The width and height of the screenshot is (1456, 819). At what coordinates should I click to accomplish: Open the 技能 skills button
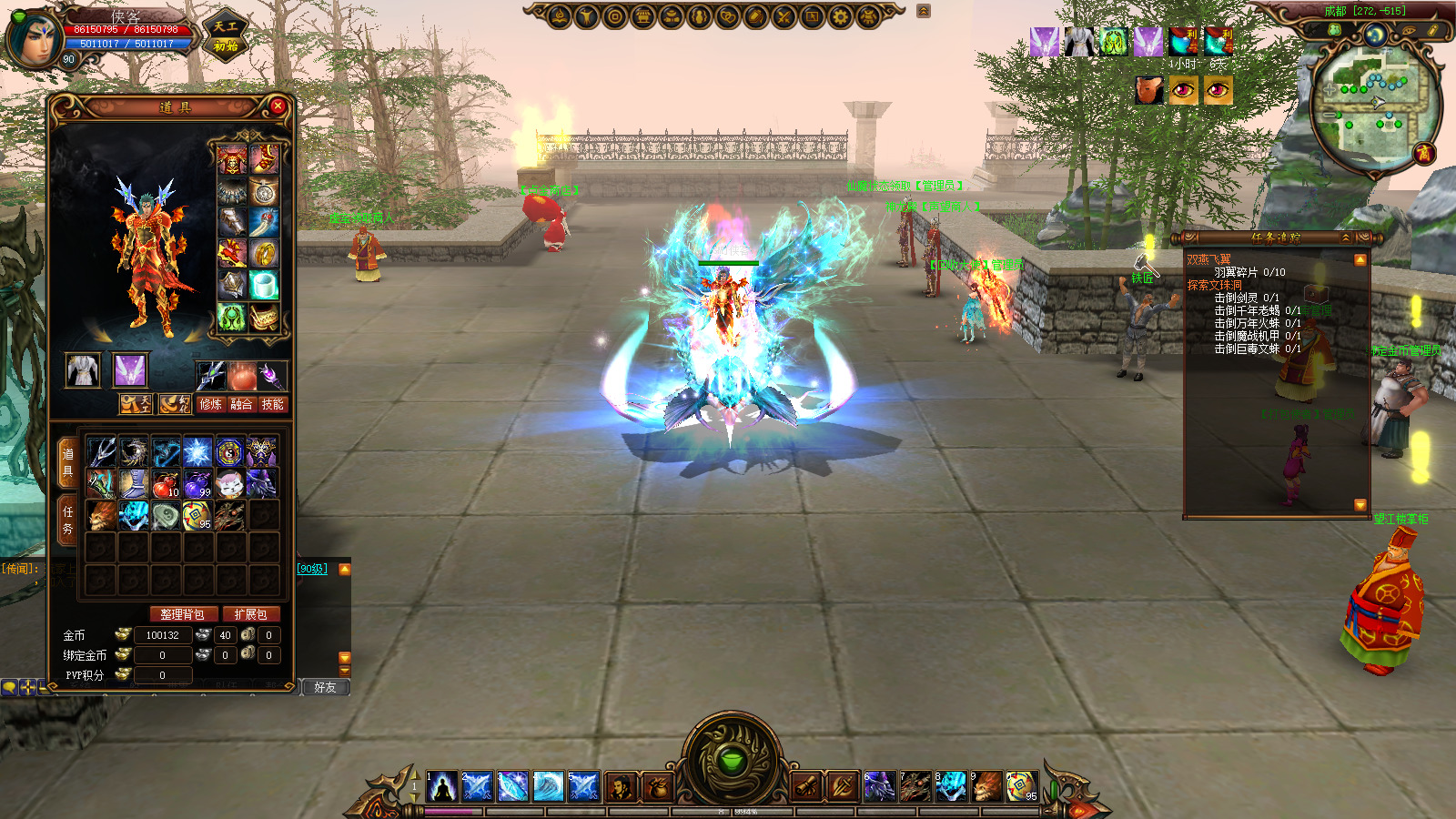click(272, 404)
